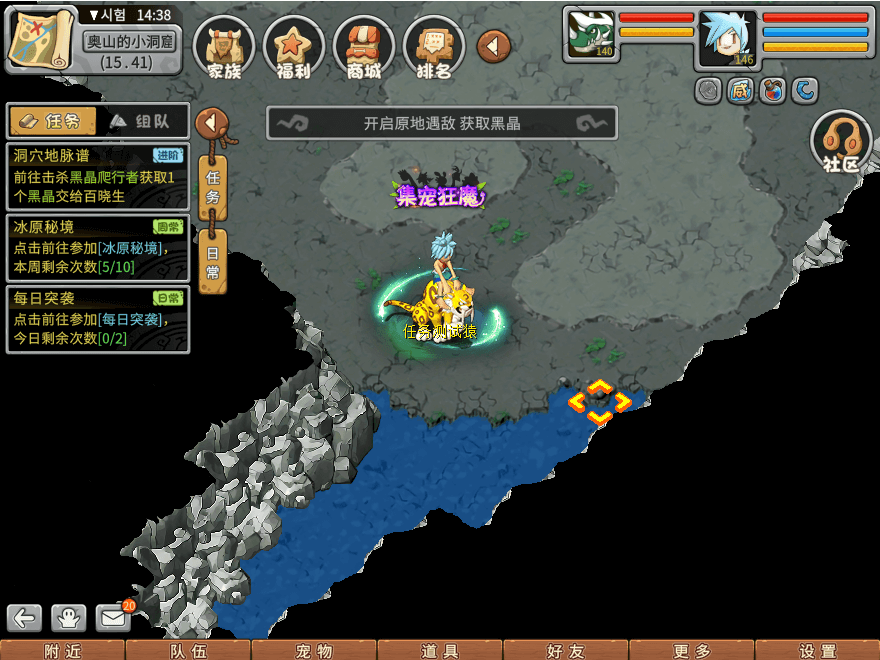The height and width of the screenshot is (660, 880).
Task: Open the 社区 (Community) headphone button
Action: click(841, 143)
